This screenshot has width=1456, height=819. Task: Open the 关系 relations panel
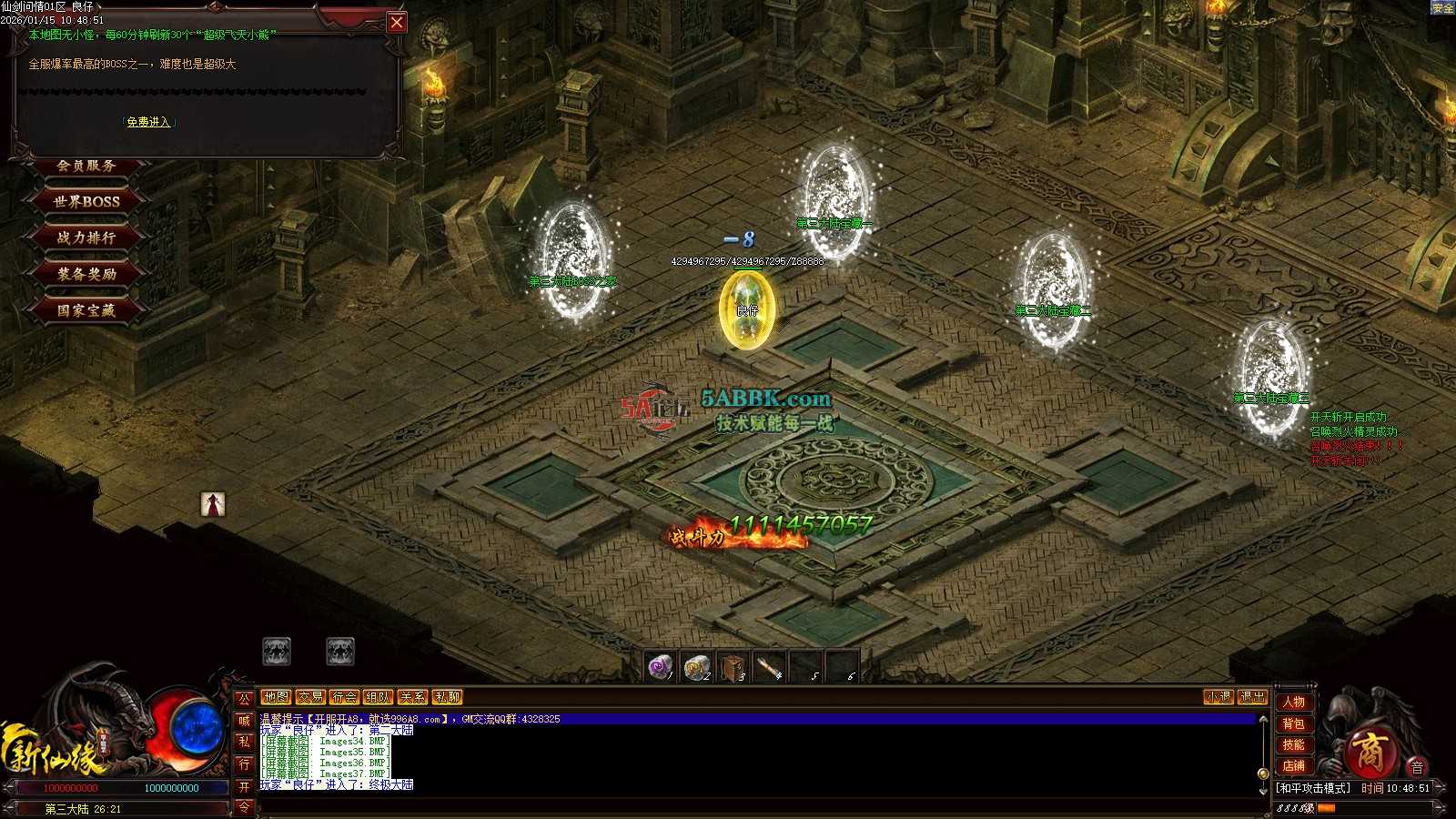(412, 697)
